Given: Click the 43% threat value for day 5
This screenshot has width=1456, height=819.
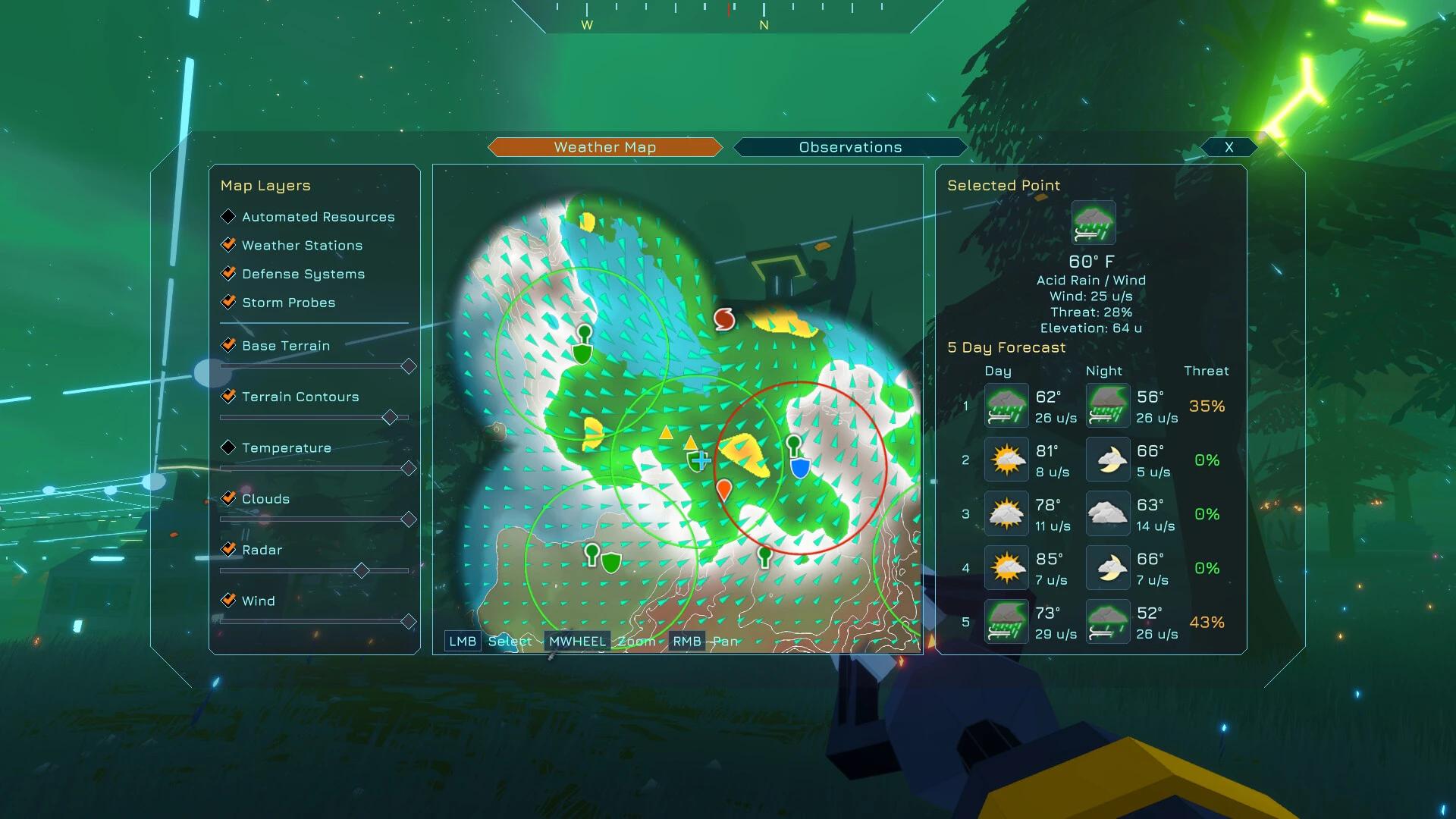Looking at the screenshot, I should (1207, 621).
